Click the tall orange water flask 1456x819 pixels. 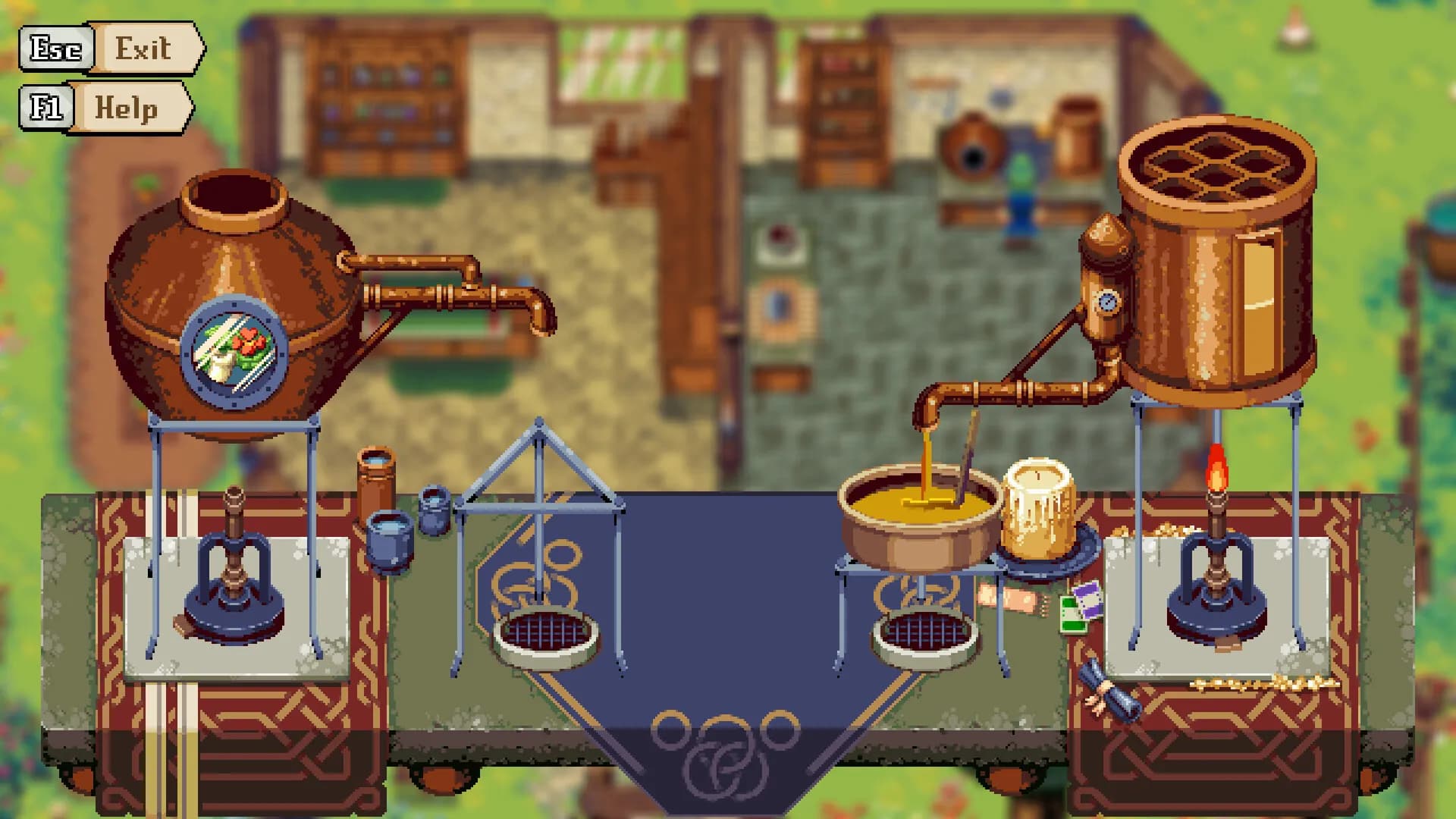(x=378, y=489)
